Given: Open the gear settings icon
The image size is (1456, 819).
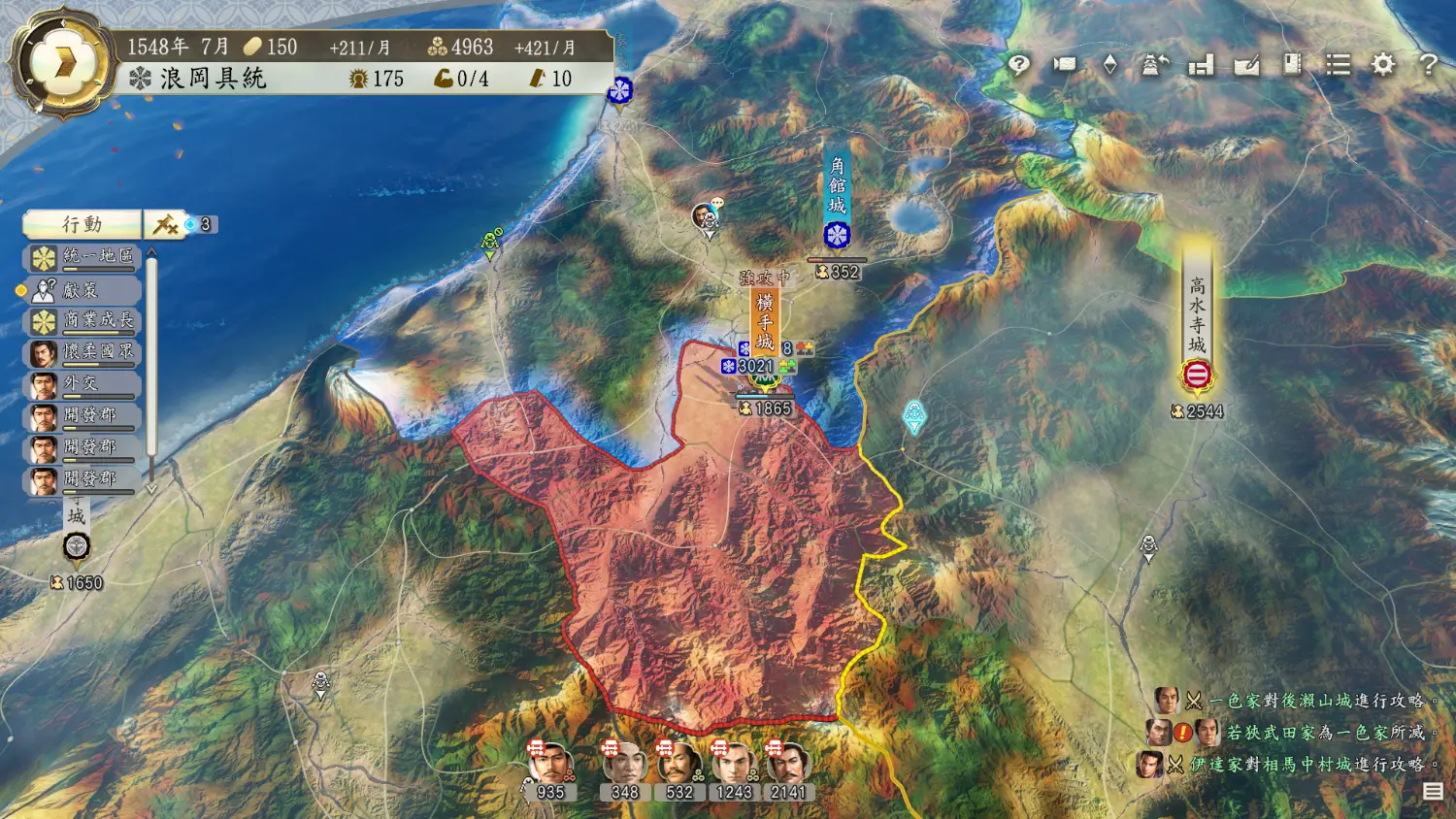Looking at the screenshot, I should [x=1383, y=65].
